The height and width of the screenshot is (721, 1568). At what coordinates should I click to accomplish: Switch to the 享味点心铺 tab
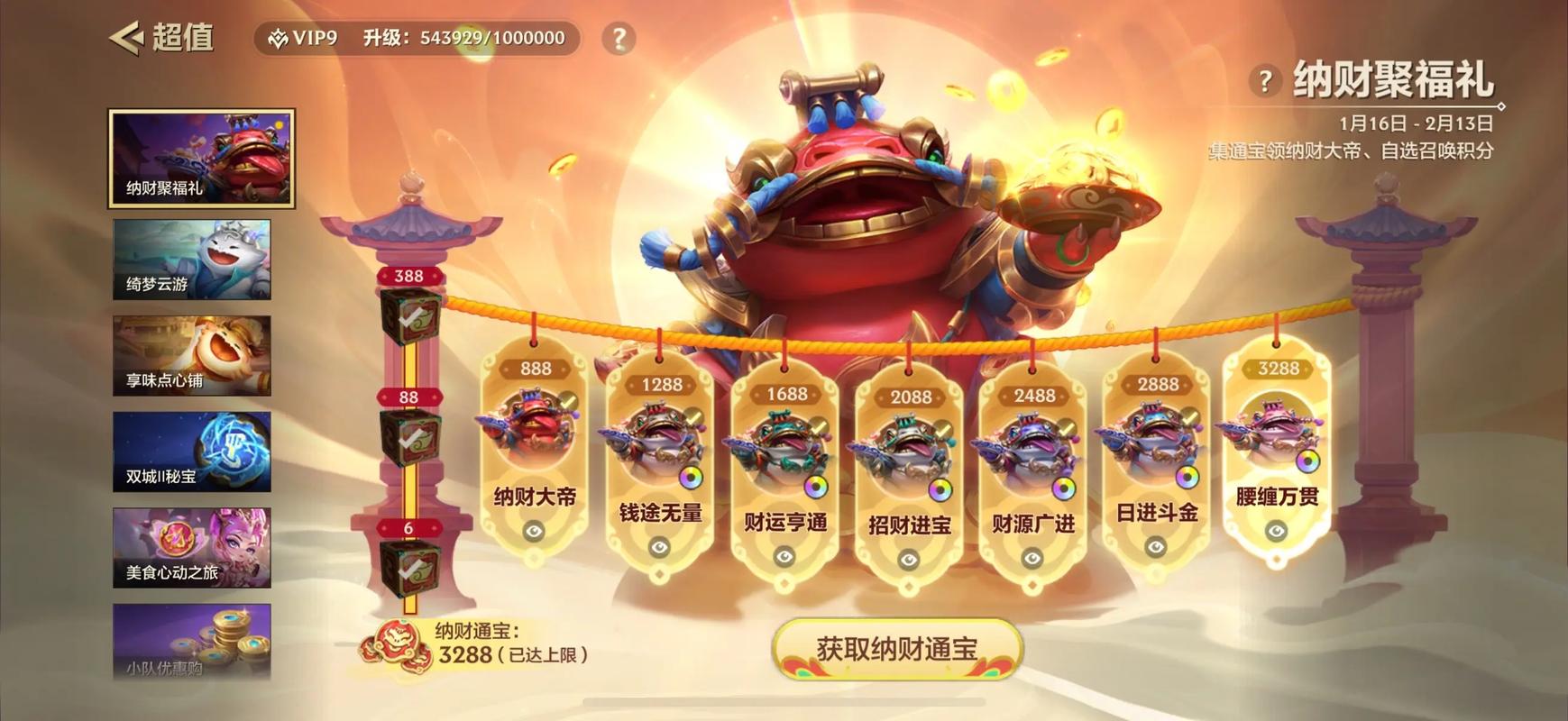192,355
